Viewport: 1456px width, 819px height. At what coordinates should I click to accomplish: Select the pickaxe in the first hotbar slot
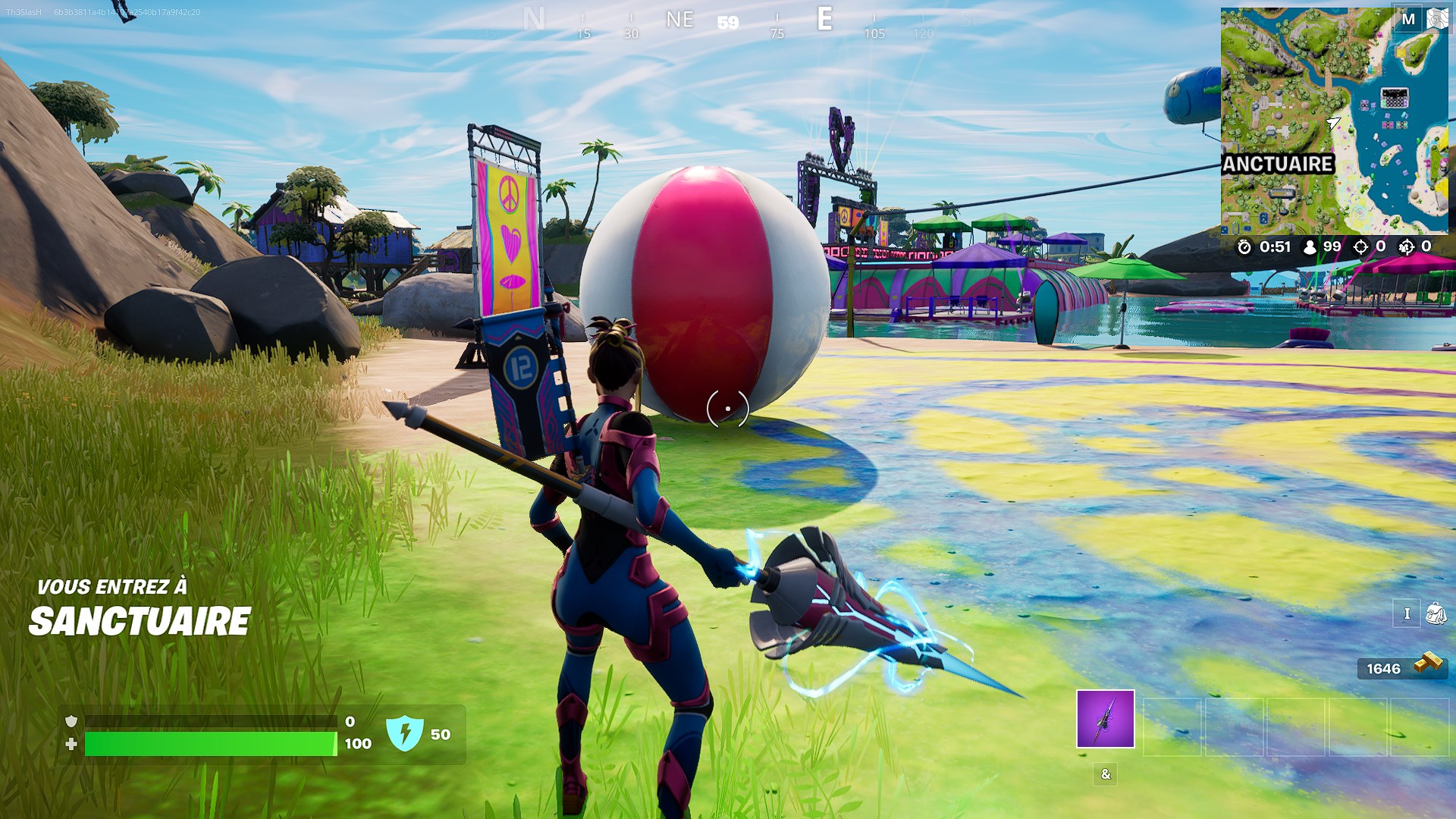1105,719
